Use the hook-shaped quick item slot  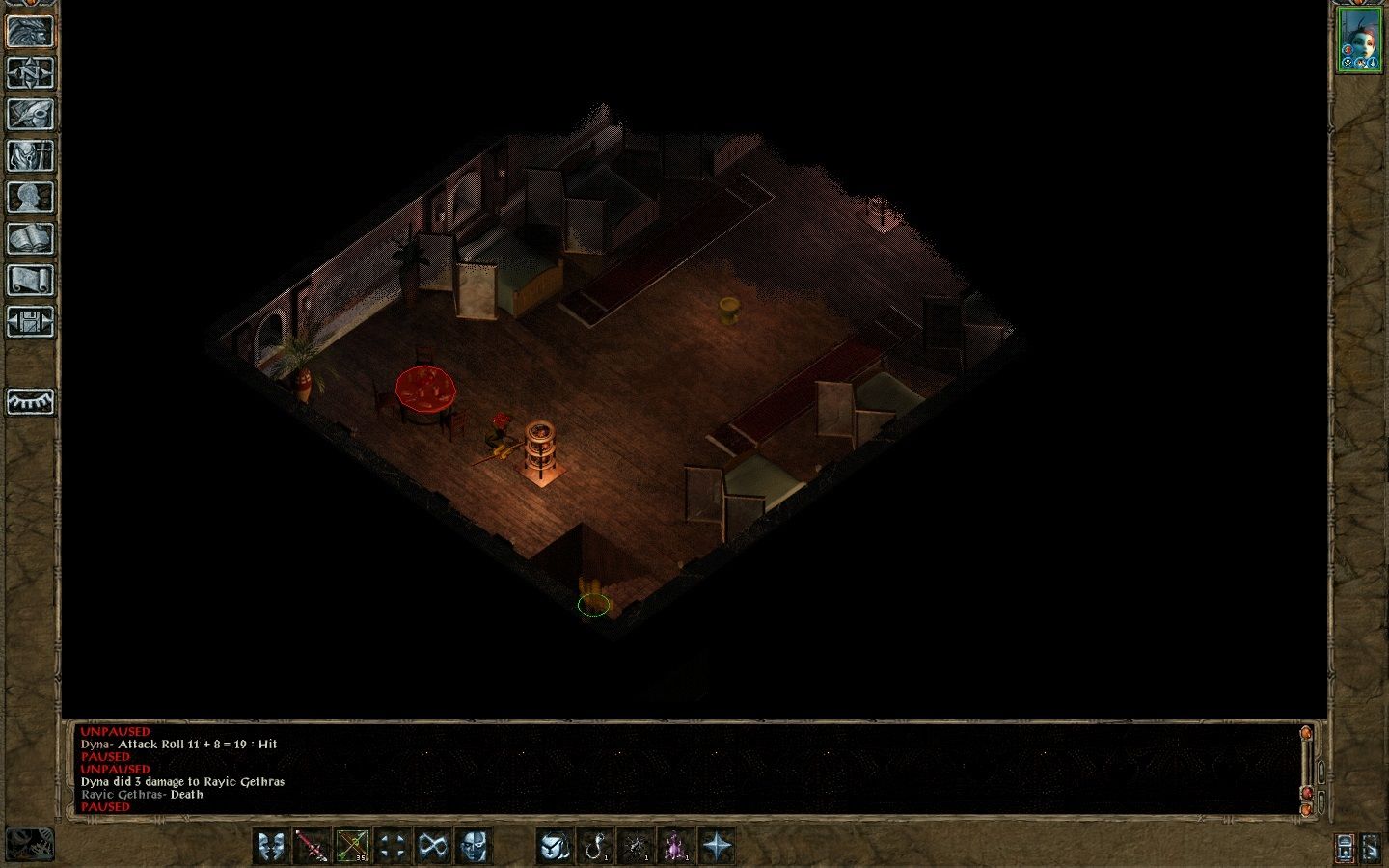[595, 847]
